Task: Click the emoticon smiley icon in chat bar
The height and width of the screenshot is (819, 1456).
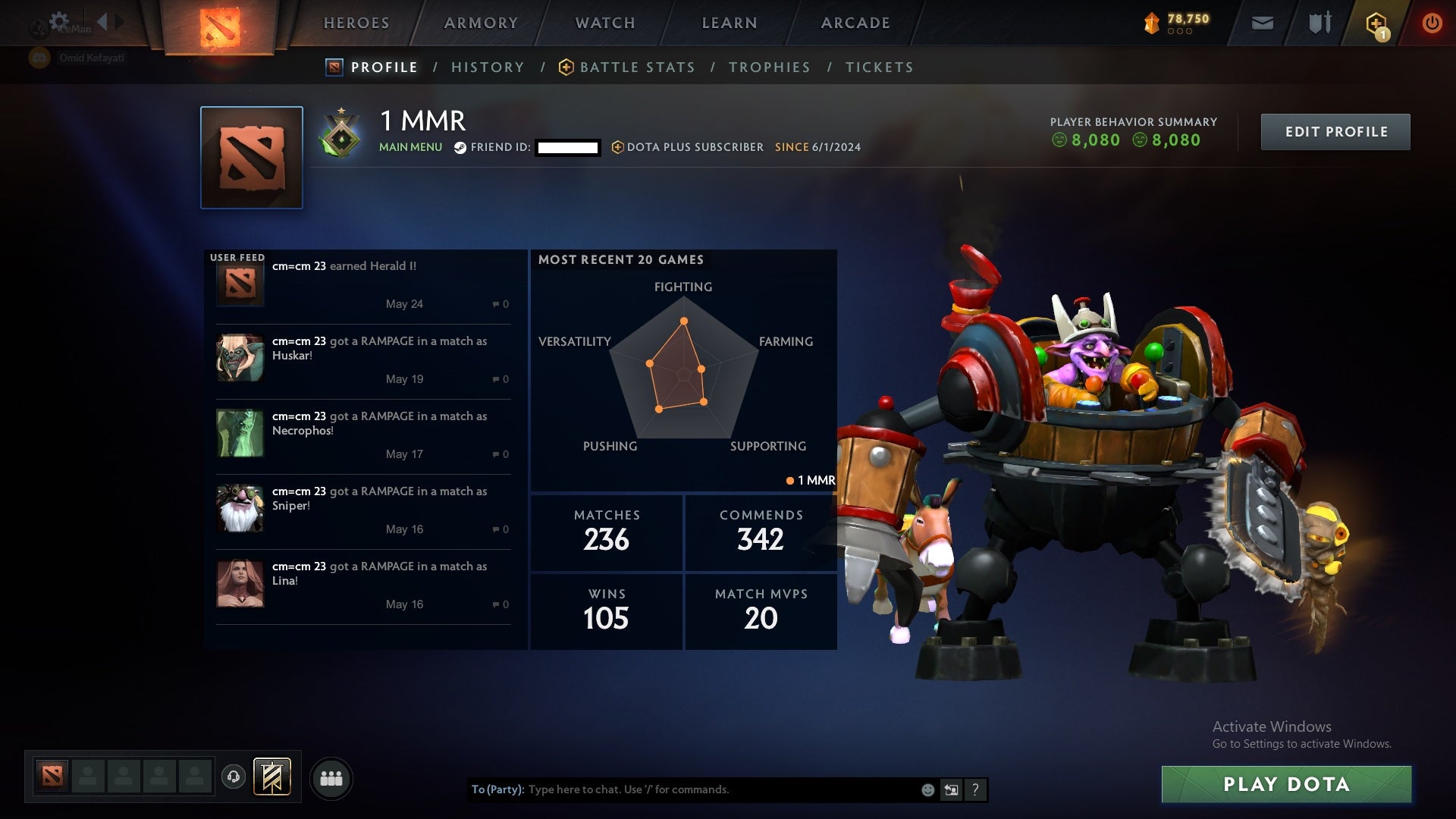Action: [x=927, y=789]
